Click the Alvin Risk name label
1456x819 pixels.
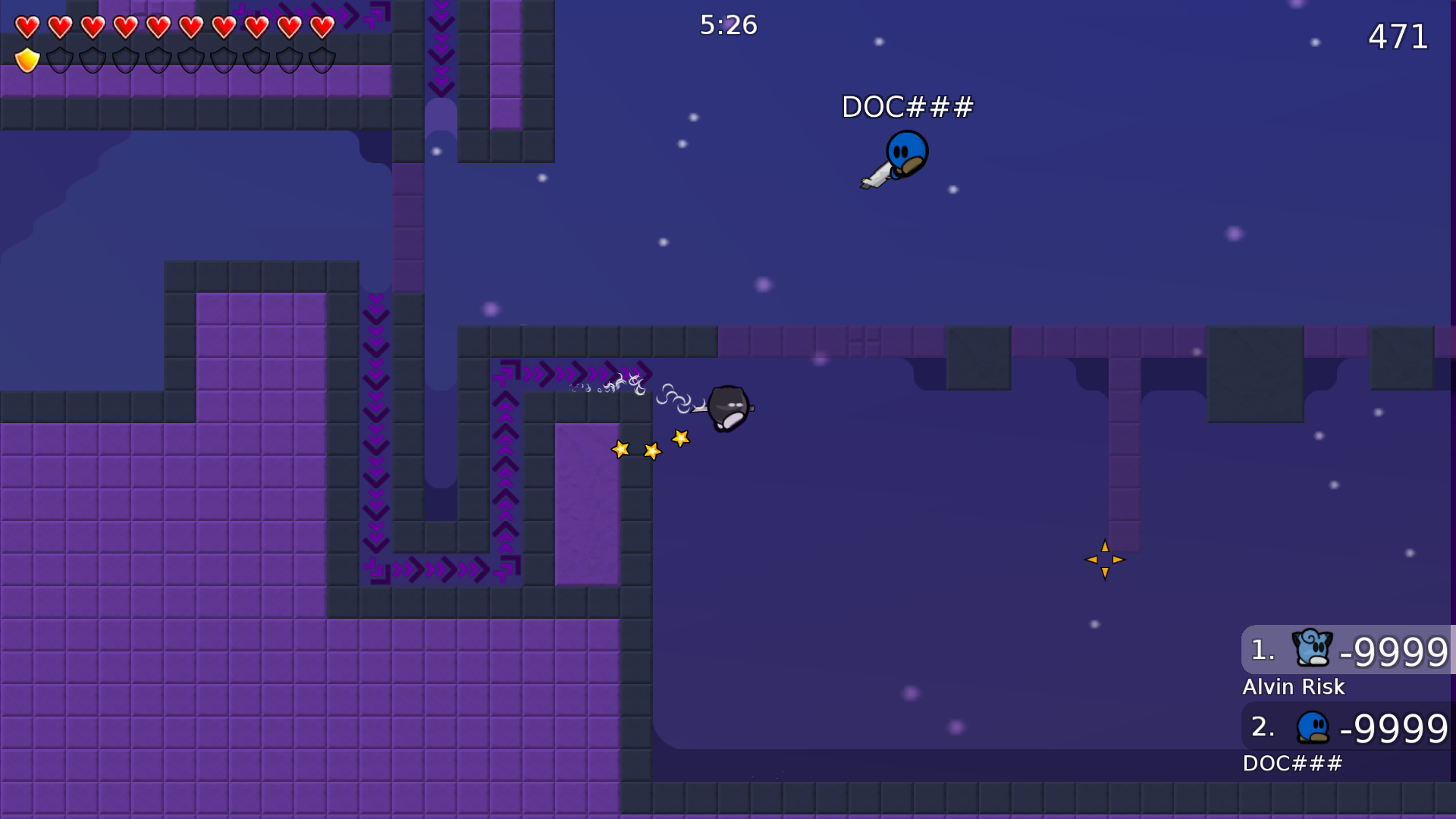pos(1293,687)
